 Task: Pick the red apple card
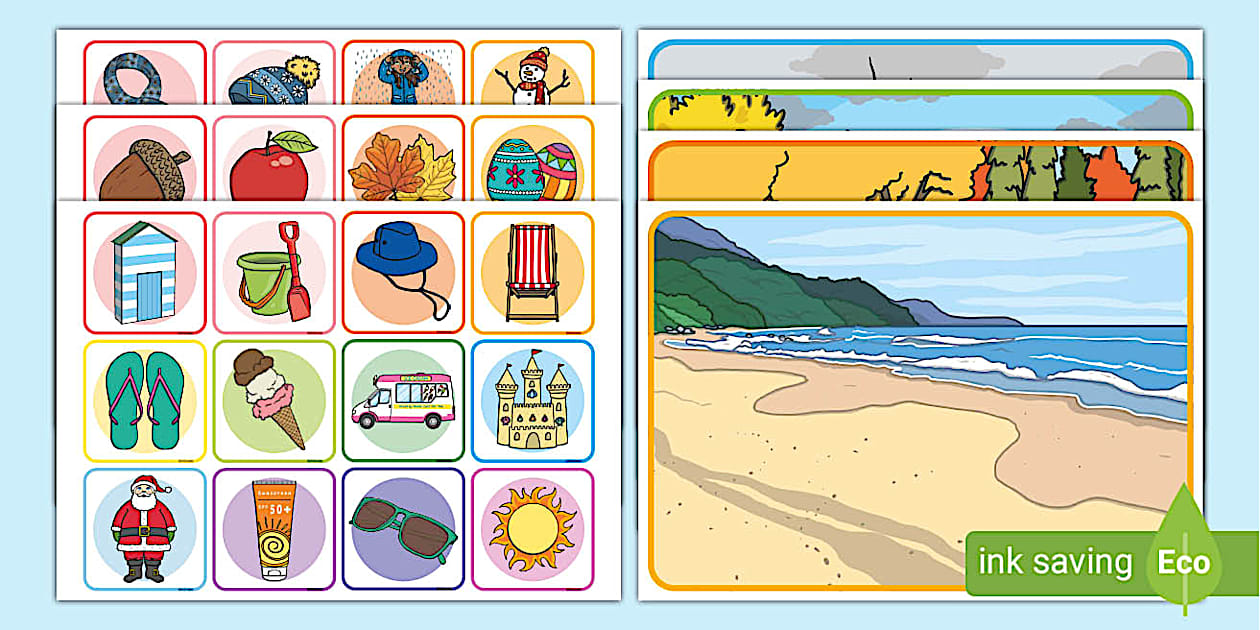click(x=274, y=160)
